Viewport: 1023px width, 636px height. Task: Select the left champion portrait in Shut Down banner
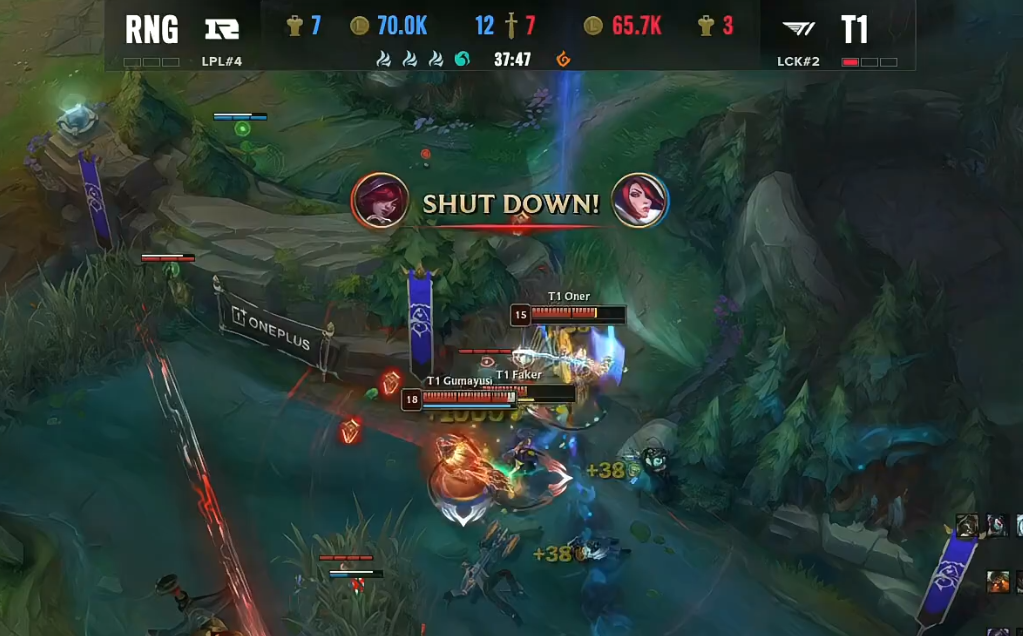point(380,200)
